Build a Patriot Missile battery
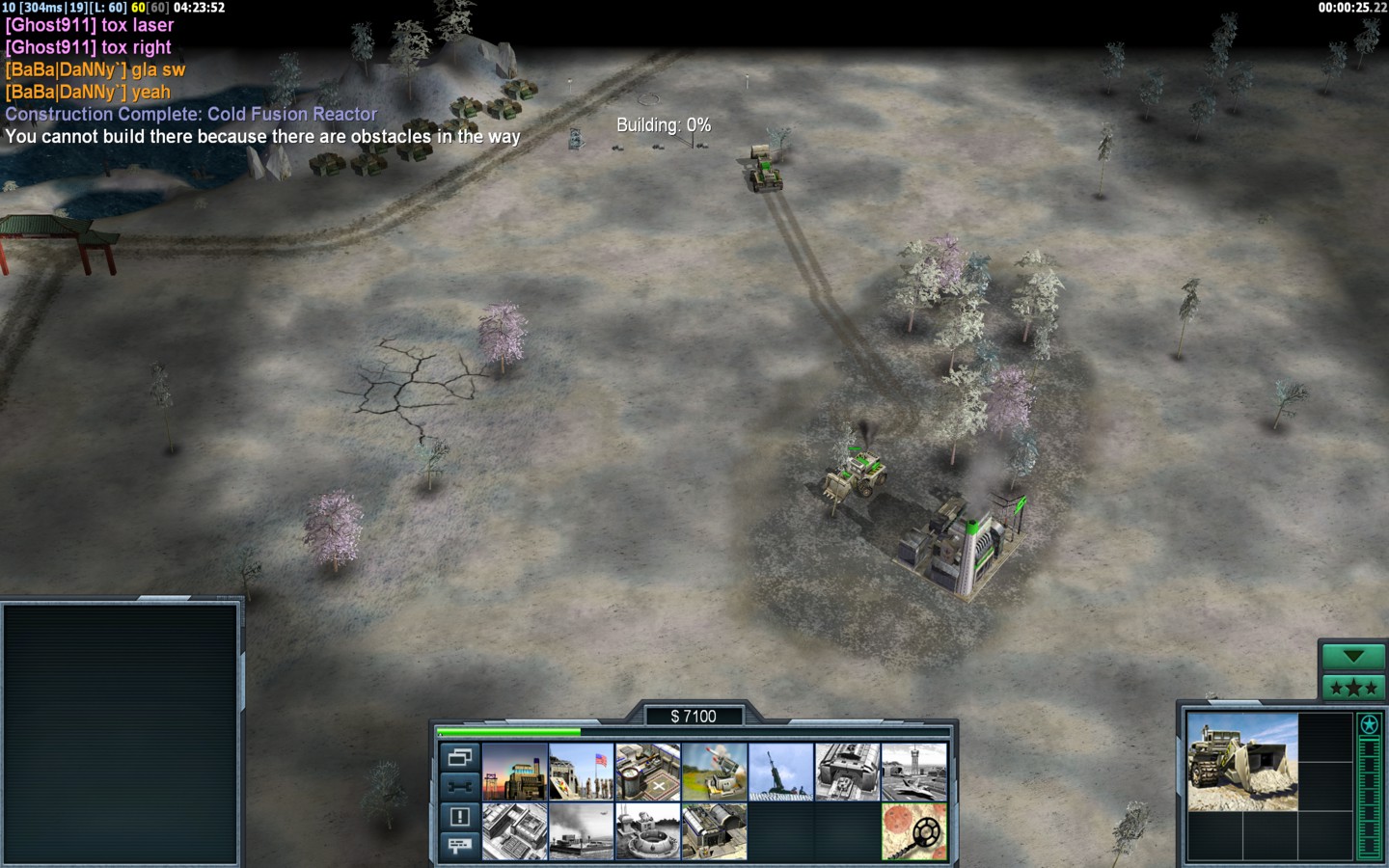Screen dimensions: 1389x868 (x=715, y=772)
